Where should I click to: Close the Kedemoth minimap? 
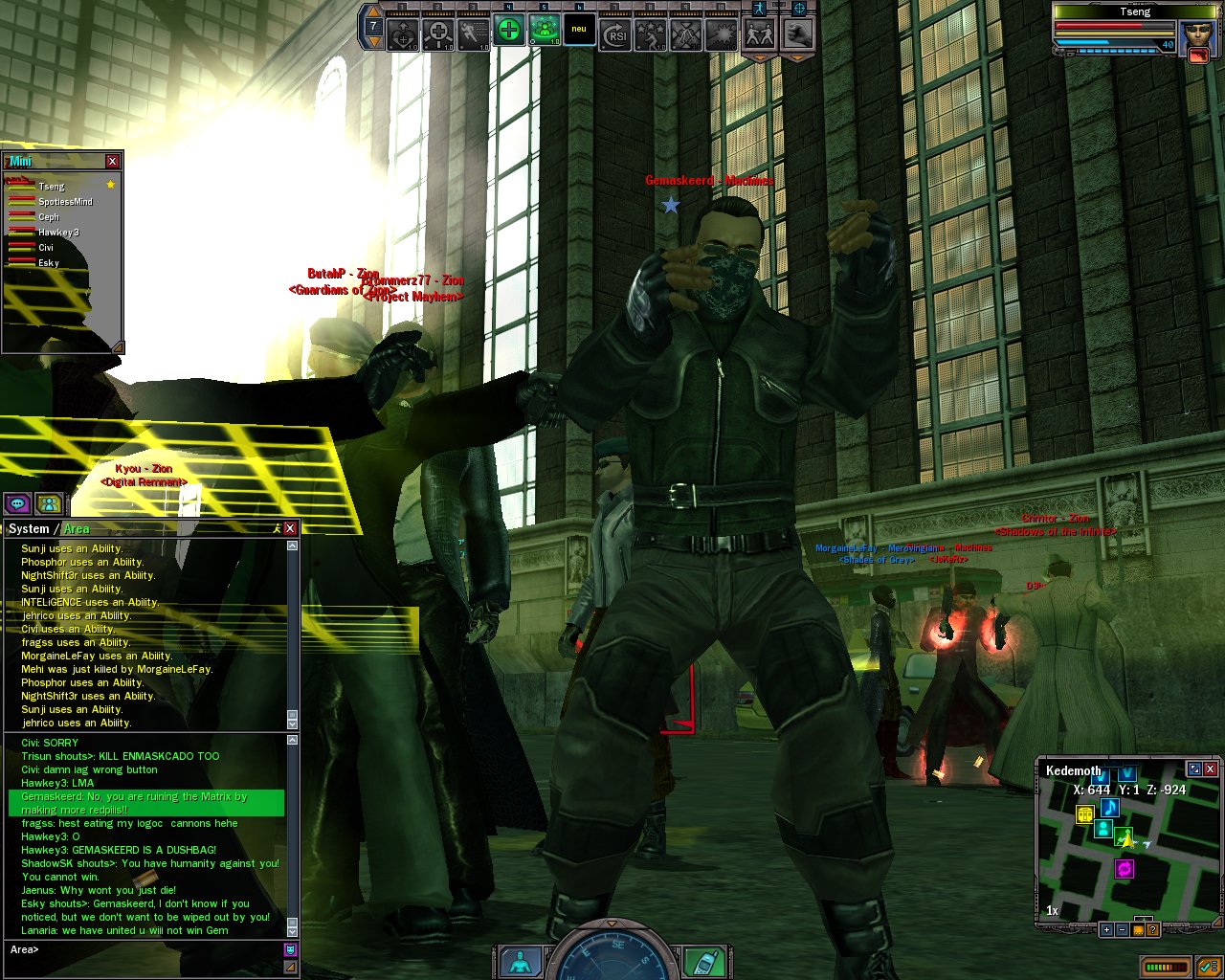1210,768
